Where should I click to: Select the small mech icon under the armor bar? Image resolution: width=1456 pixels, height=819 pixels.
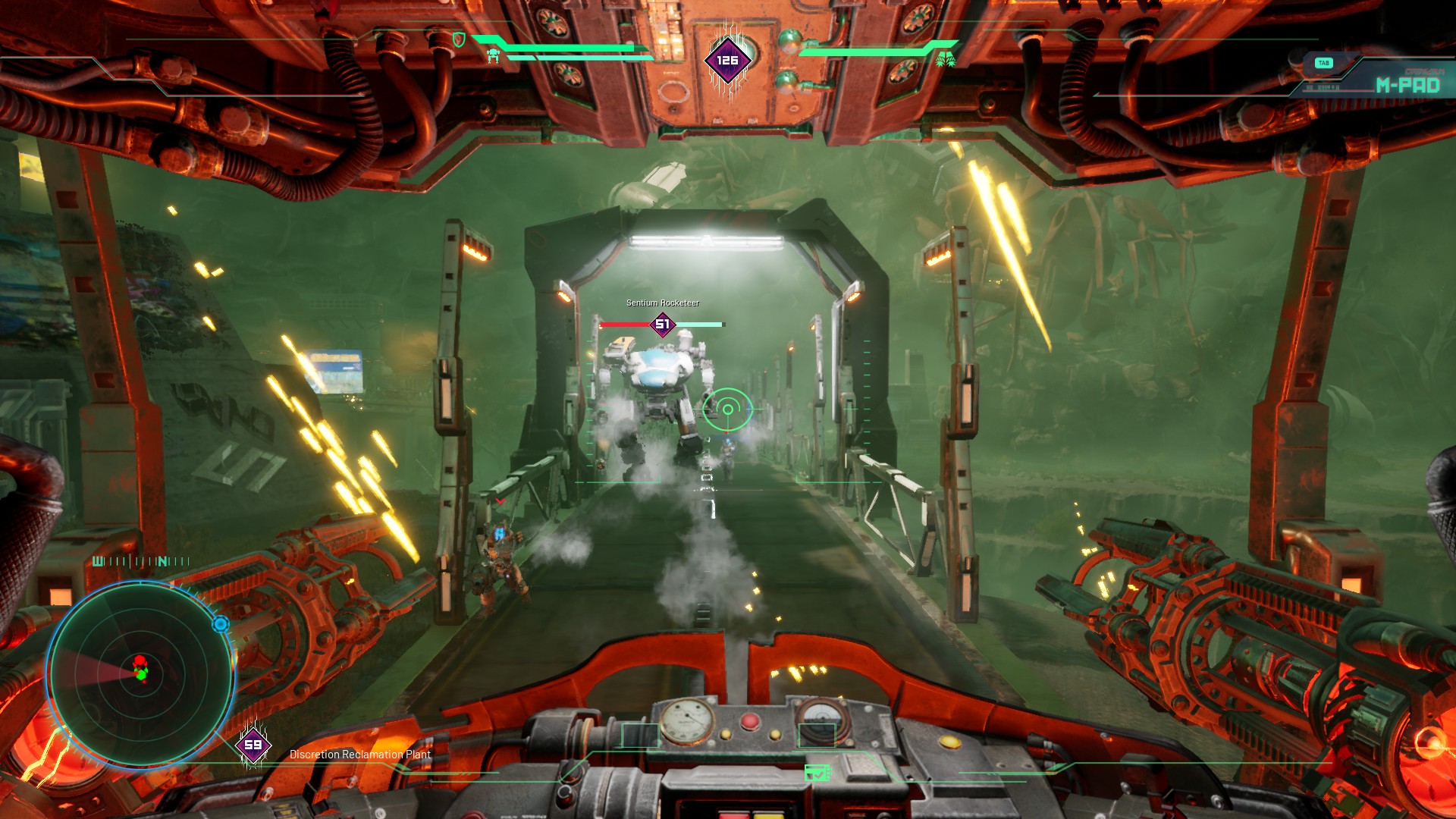pos(493,55)
